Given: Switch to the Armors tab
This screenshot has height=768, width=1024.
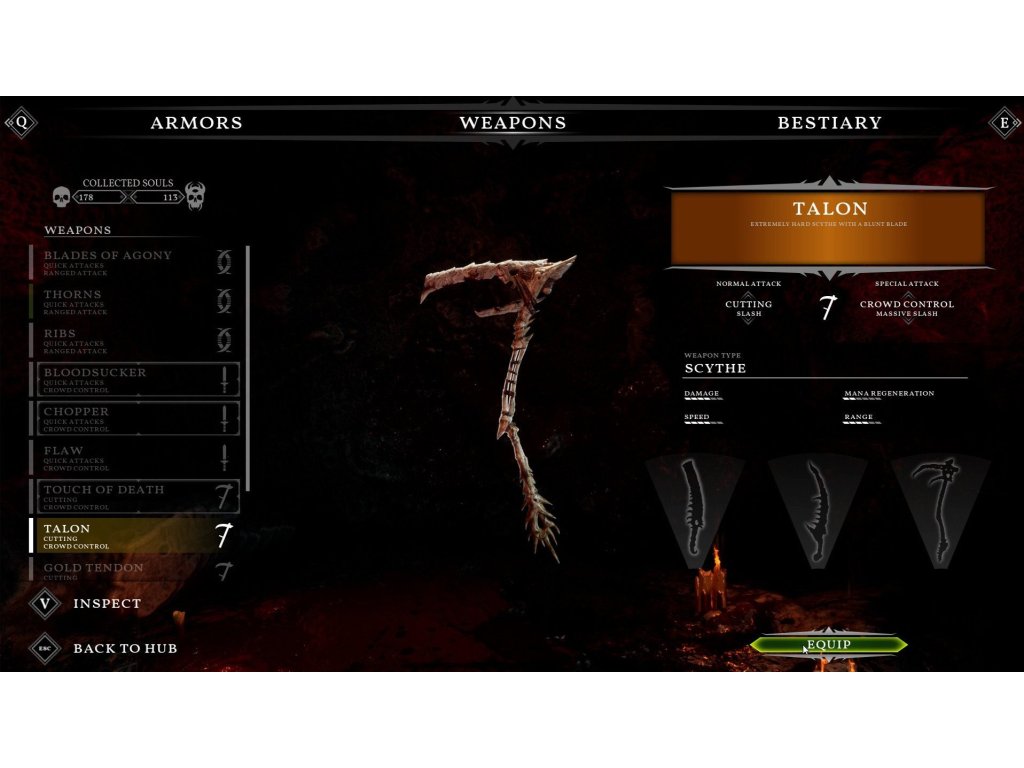Looking at the screenshot, I should [x=196, y=123].
